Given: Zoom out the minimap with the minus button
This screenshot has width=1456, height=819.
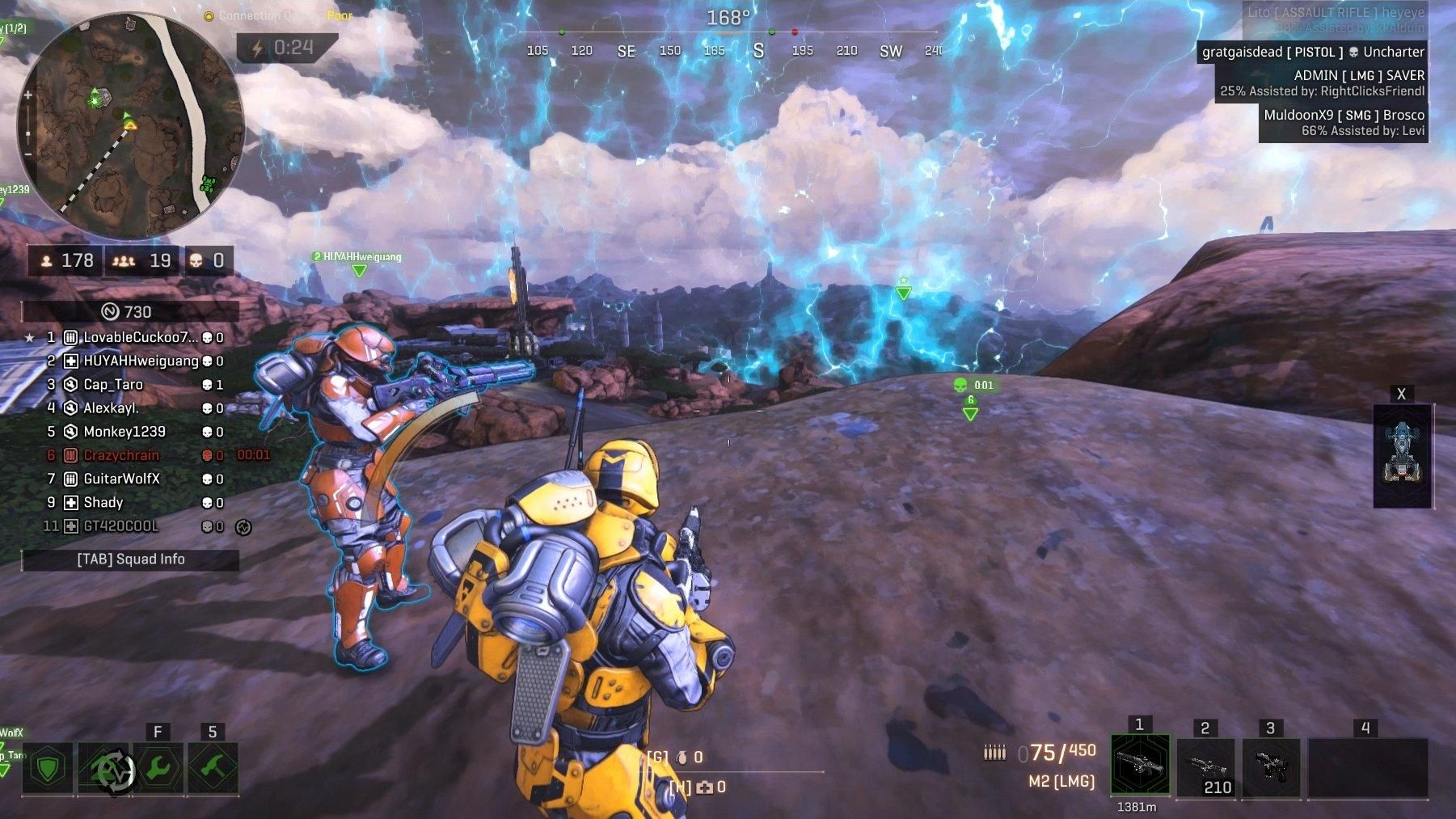Looking at the screenshot, I should pyautogui.click(x=28, y=154).
